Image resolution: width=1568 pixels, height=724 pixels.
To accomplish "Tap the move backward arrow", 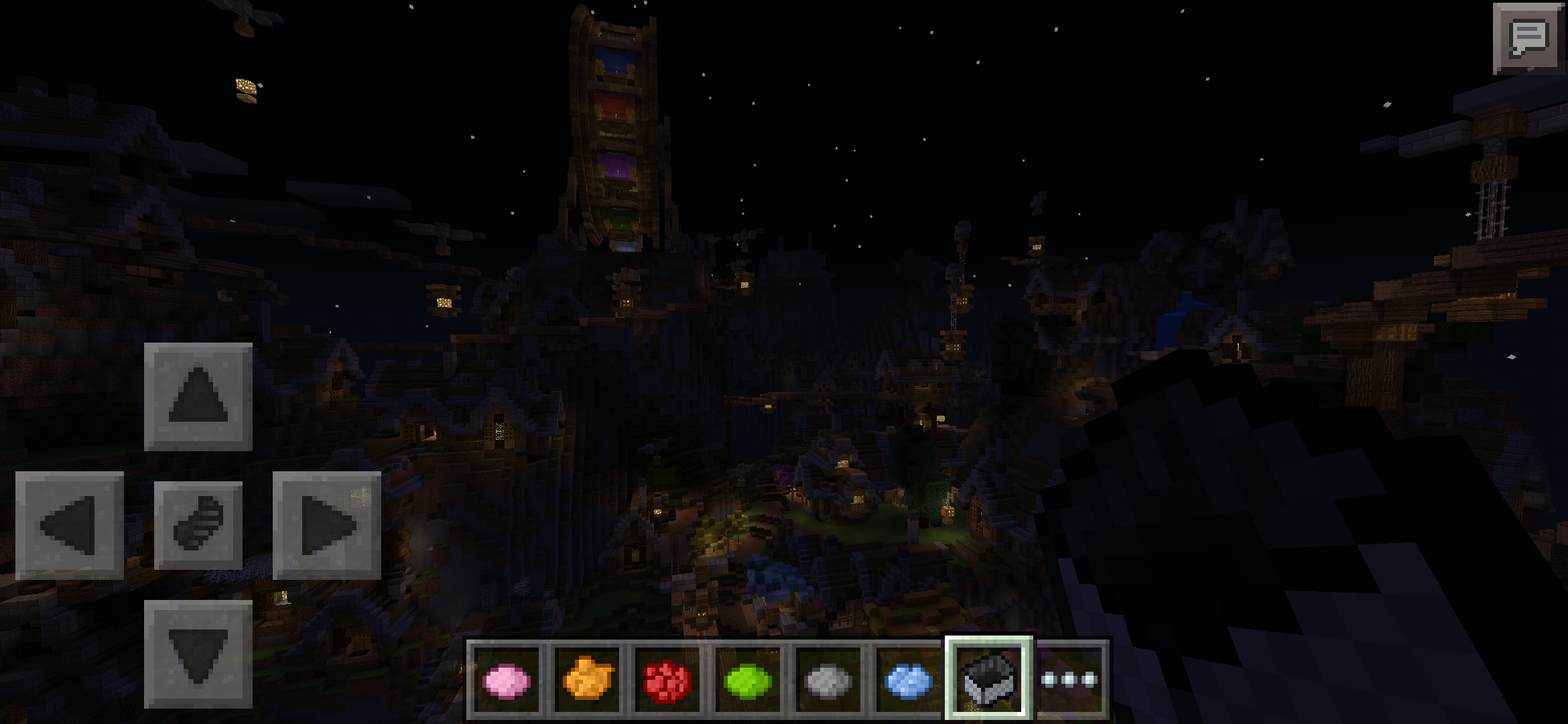I will click(198, 654).
